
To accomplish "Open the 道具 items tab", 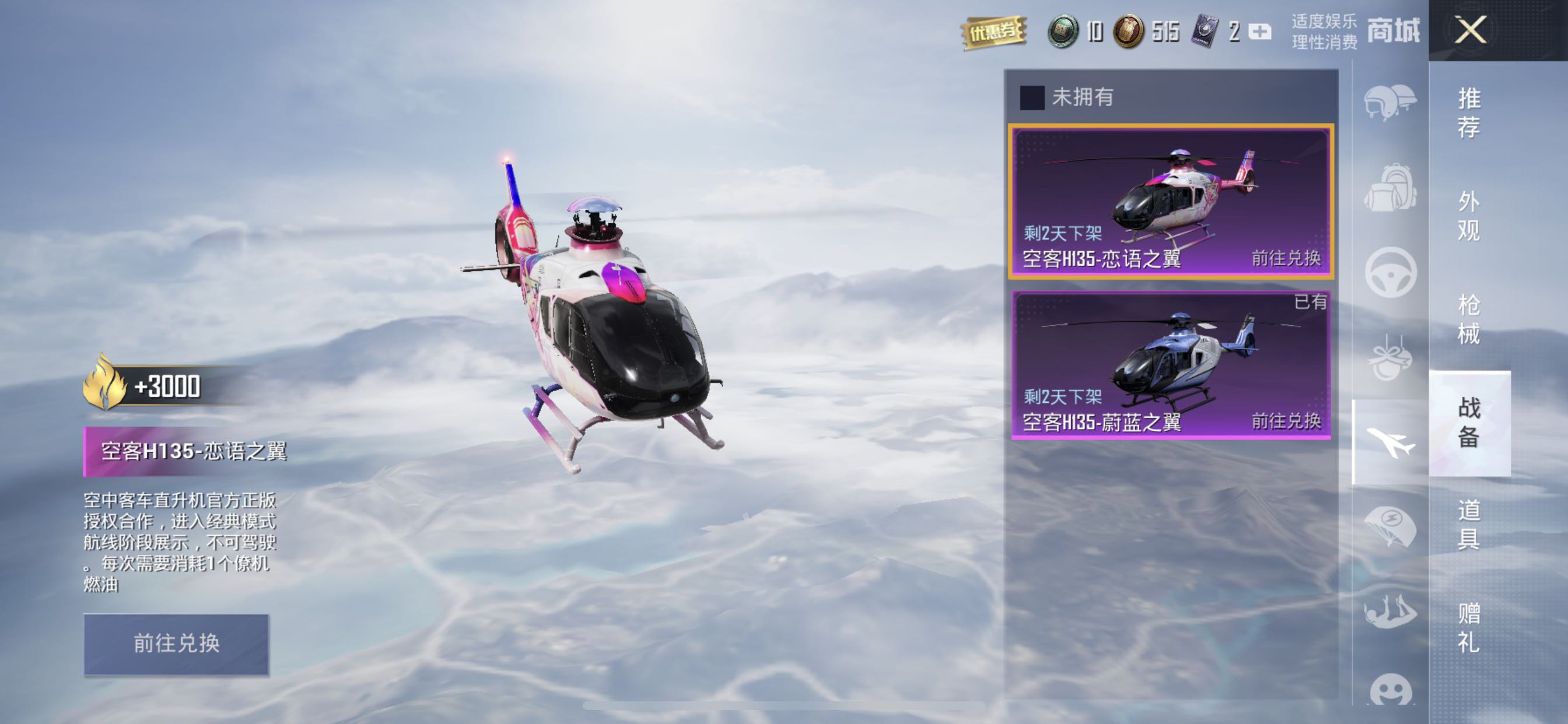I will (1469, 525).
